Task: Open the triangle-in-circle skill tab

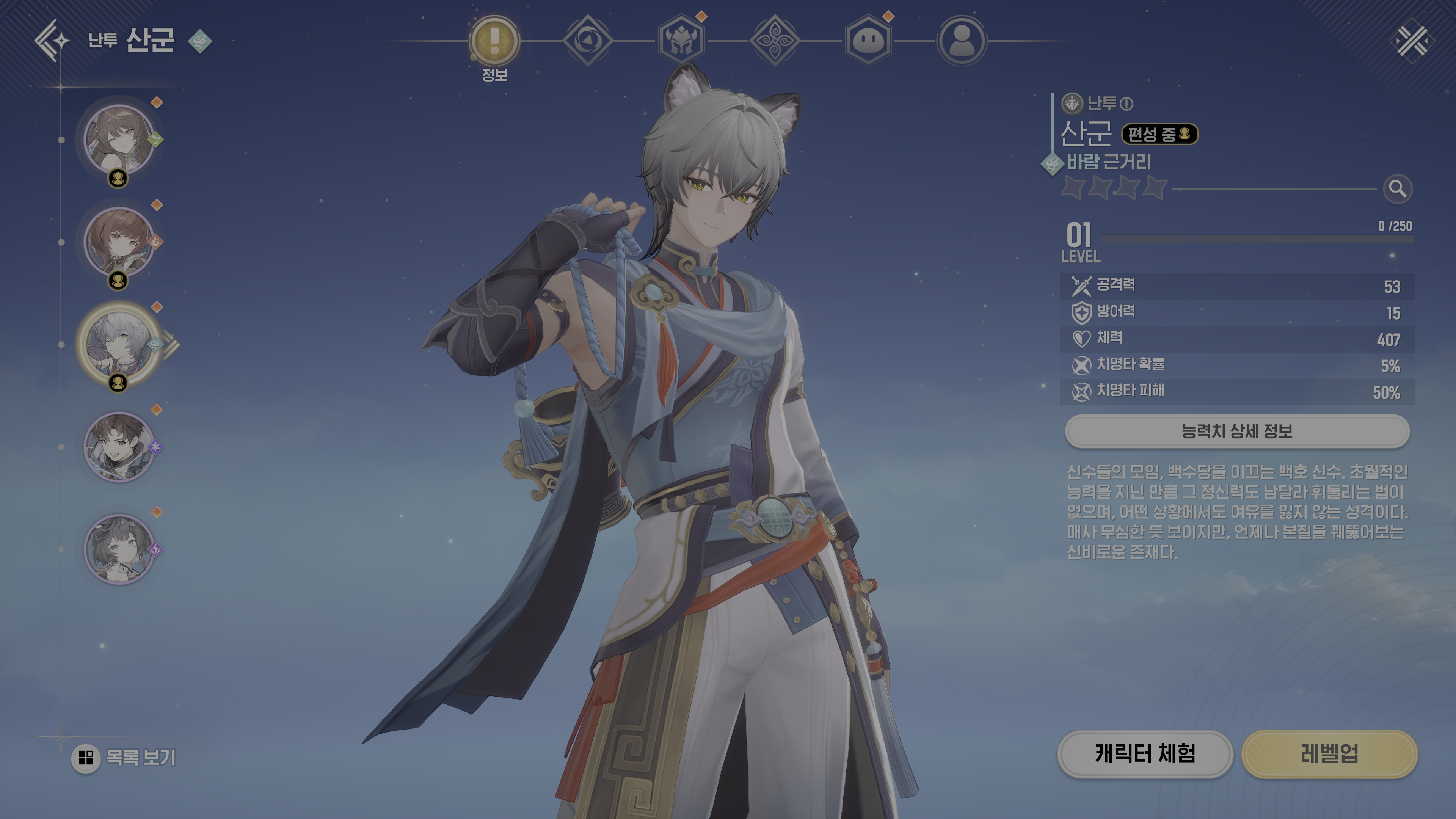Action: pyautogui.click(x=588, y=41)
